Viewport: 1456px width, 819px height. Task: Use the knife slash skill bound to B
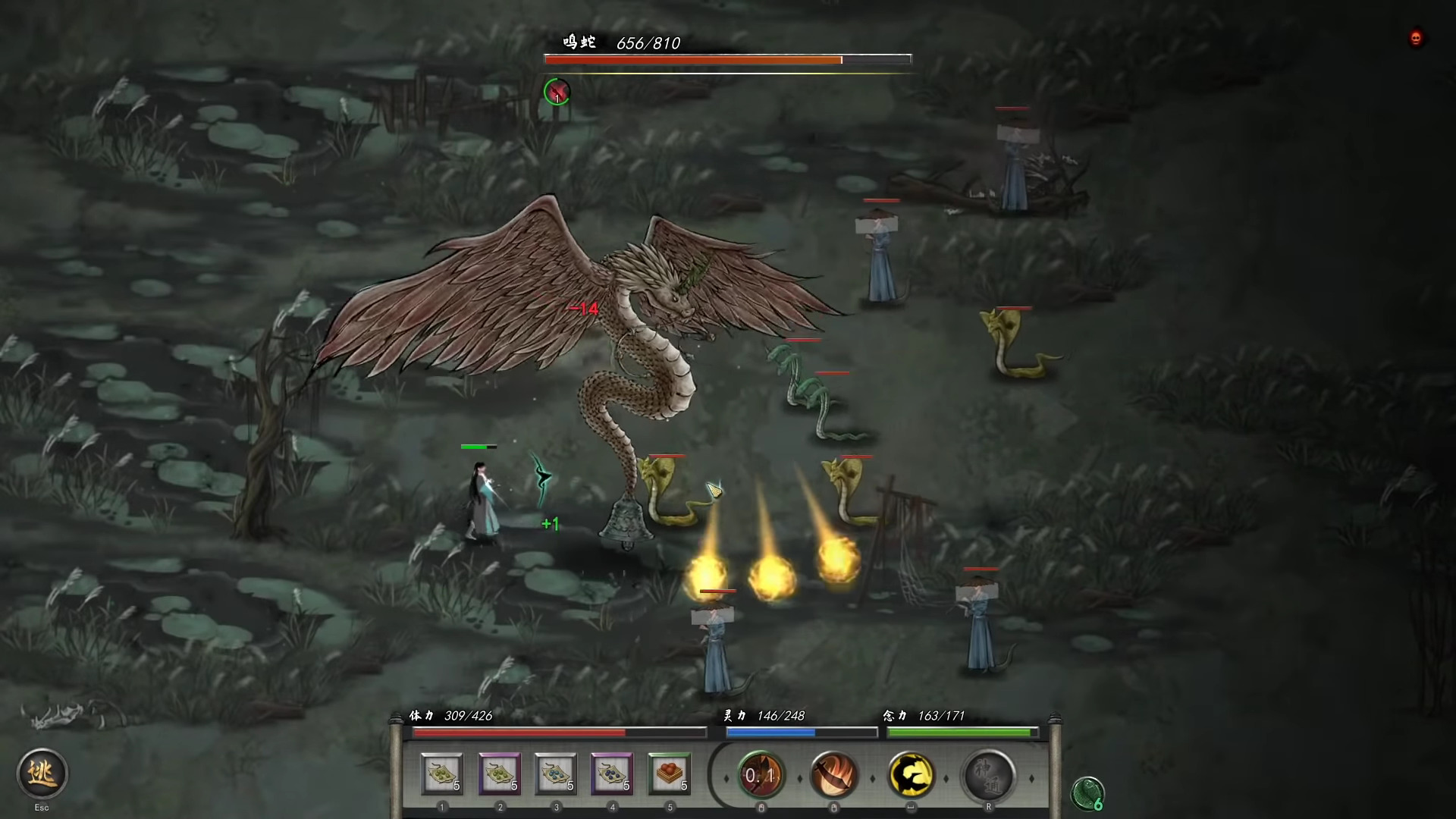(x=834, y=775)
